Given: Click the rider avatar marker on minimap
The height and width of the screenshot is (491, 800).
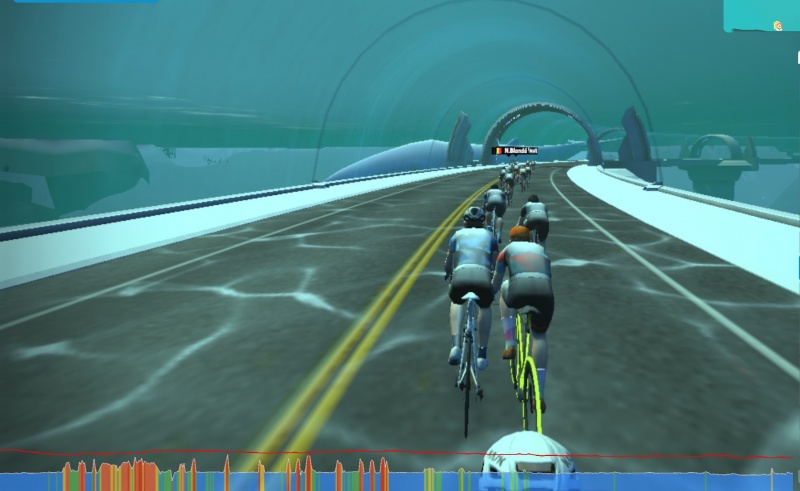Looking at the screenshot, I should pos(778,24).
